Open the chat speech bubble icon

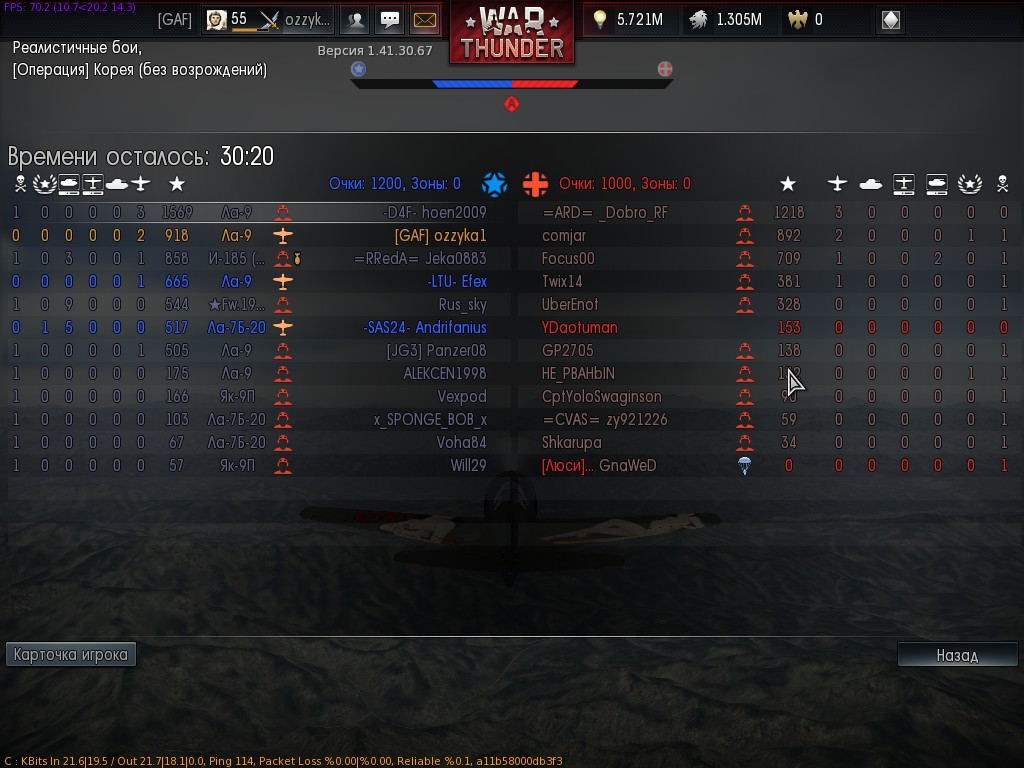point(390,20)
